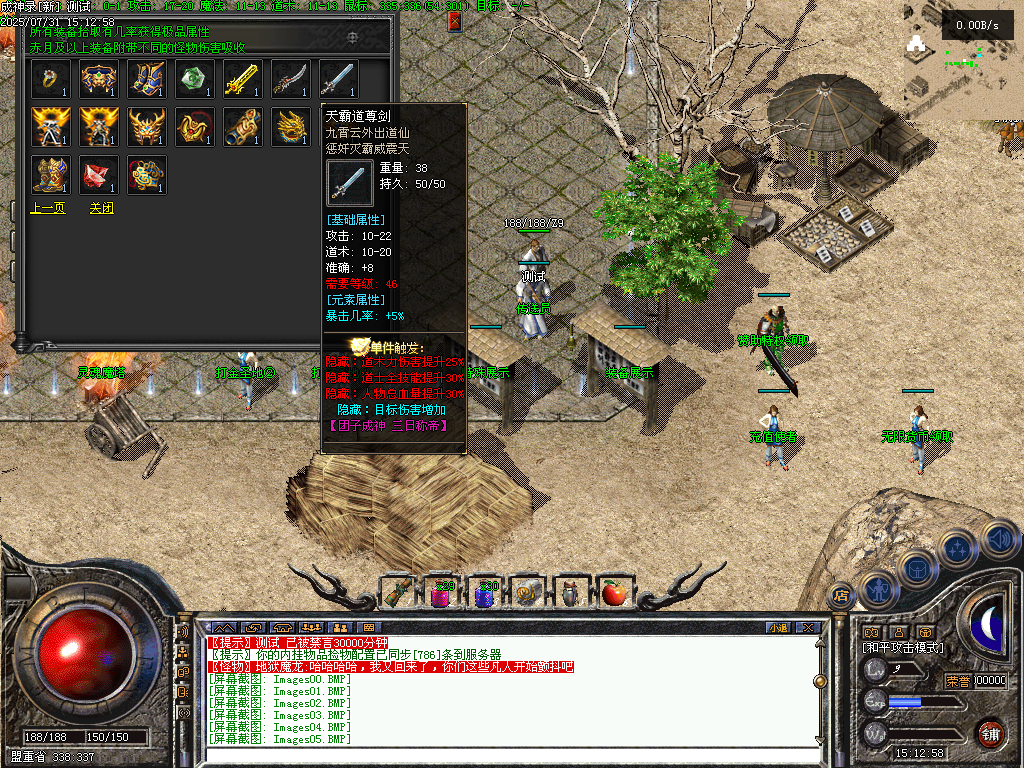Use the pink potion in the hotbar
Viewport: 1024px width, 768px height.
441,593
